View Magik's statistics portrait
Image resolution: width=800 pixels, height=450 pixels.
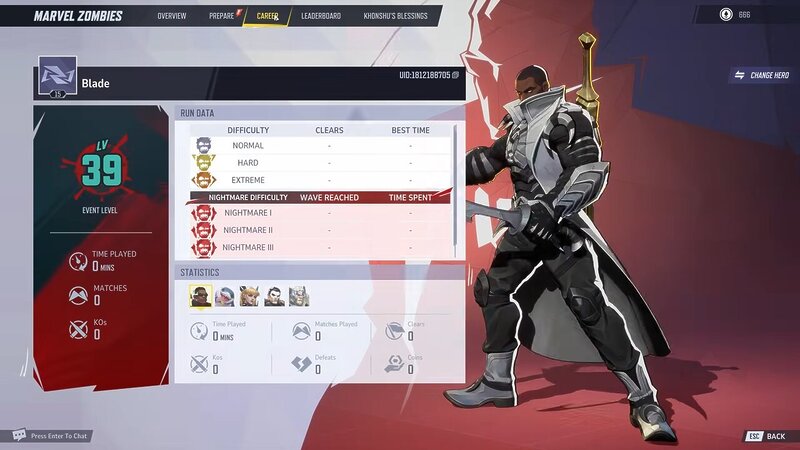click(x=250, y=296)
